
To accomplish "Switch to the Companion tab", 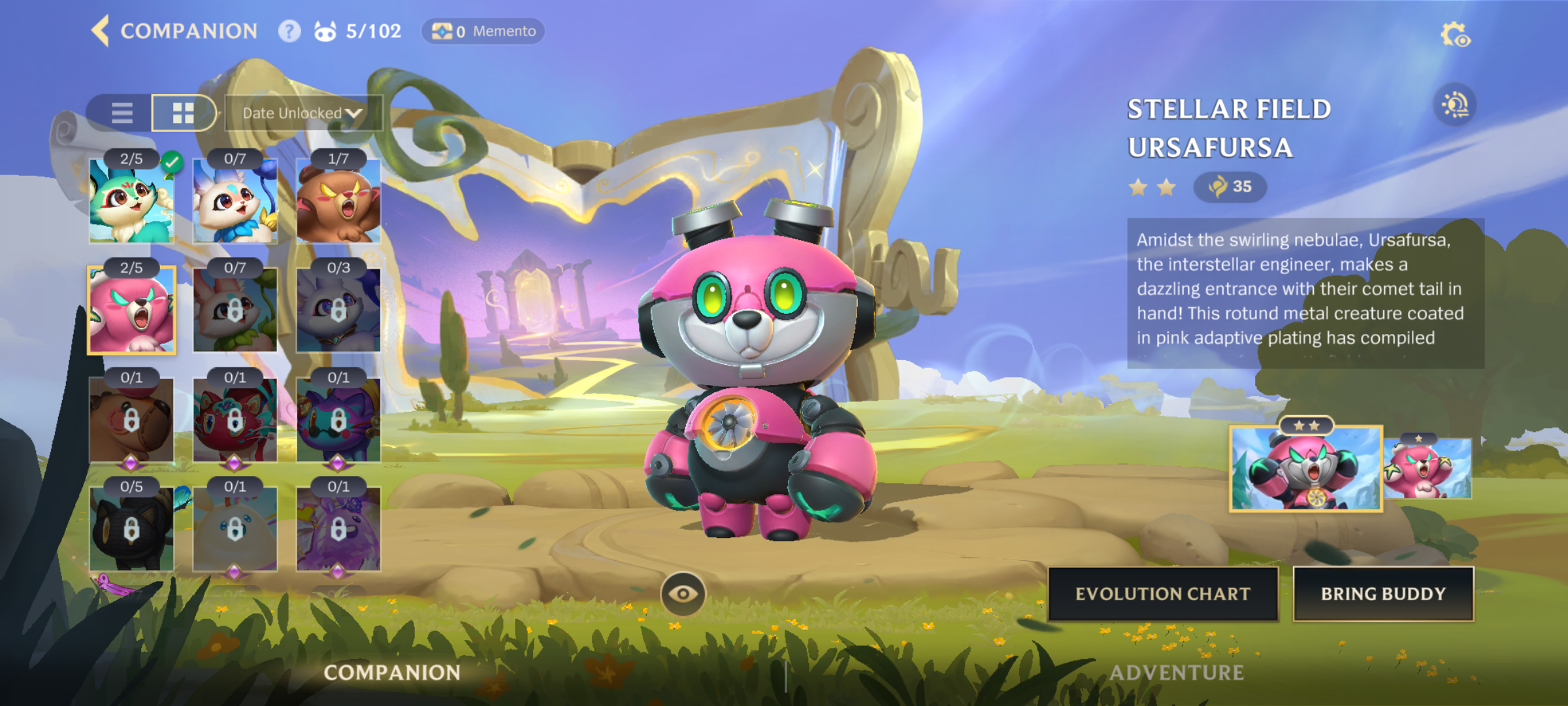I will 392,672.
